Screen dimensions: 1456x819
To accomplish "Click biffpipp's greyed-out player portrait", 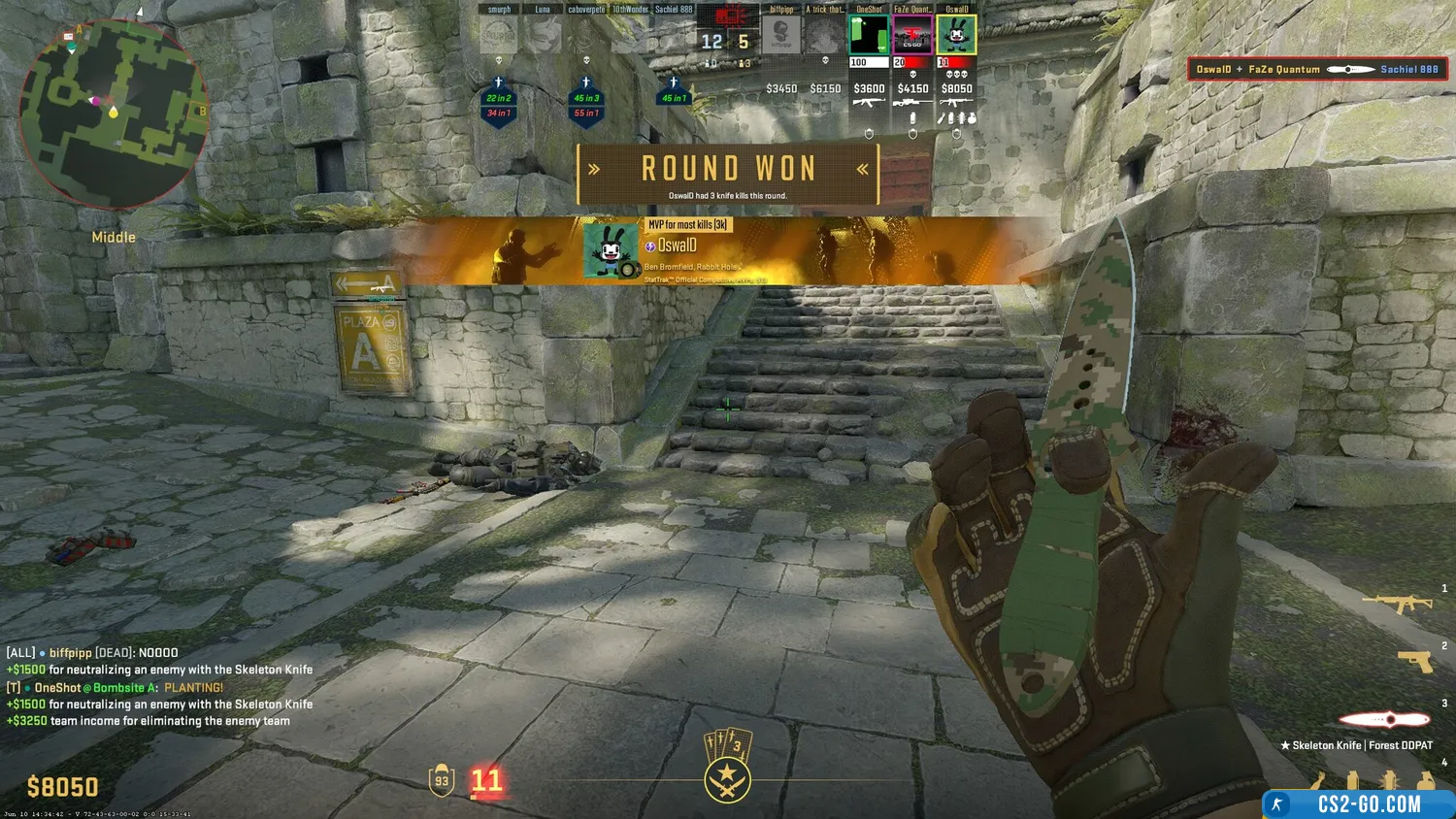I will (x=781, y=36).
